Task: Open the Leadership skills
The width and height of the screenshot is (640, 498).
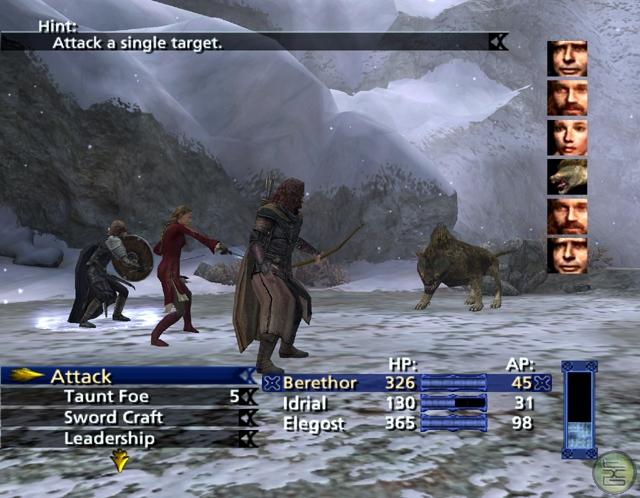Action: pos(109,438)
